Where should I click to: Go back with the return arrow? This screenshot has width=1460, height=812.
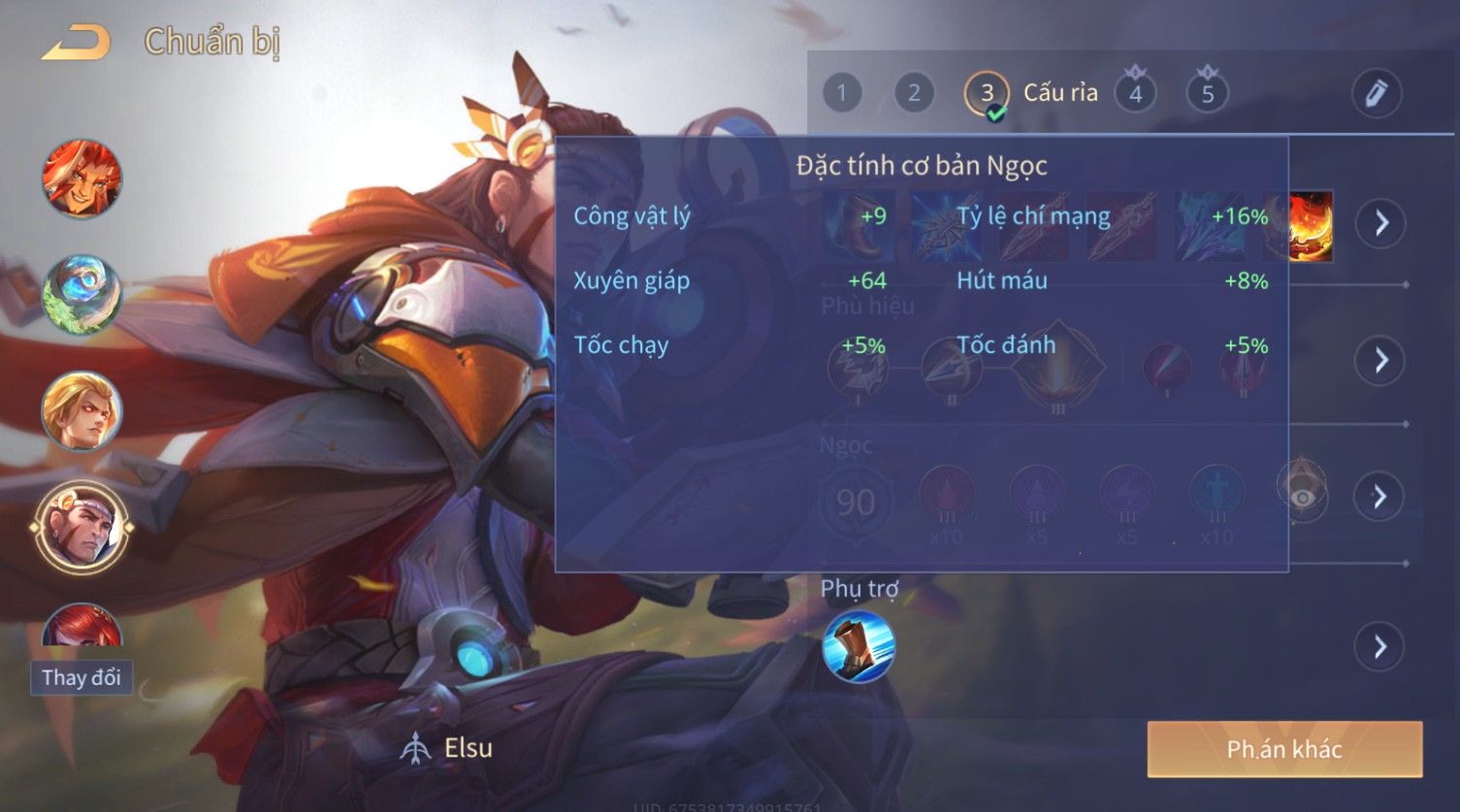tap(76, 43)
